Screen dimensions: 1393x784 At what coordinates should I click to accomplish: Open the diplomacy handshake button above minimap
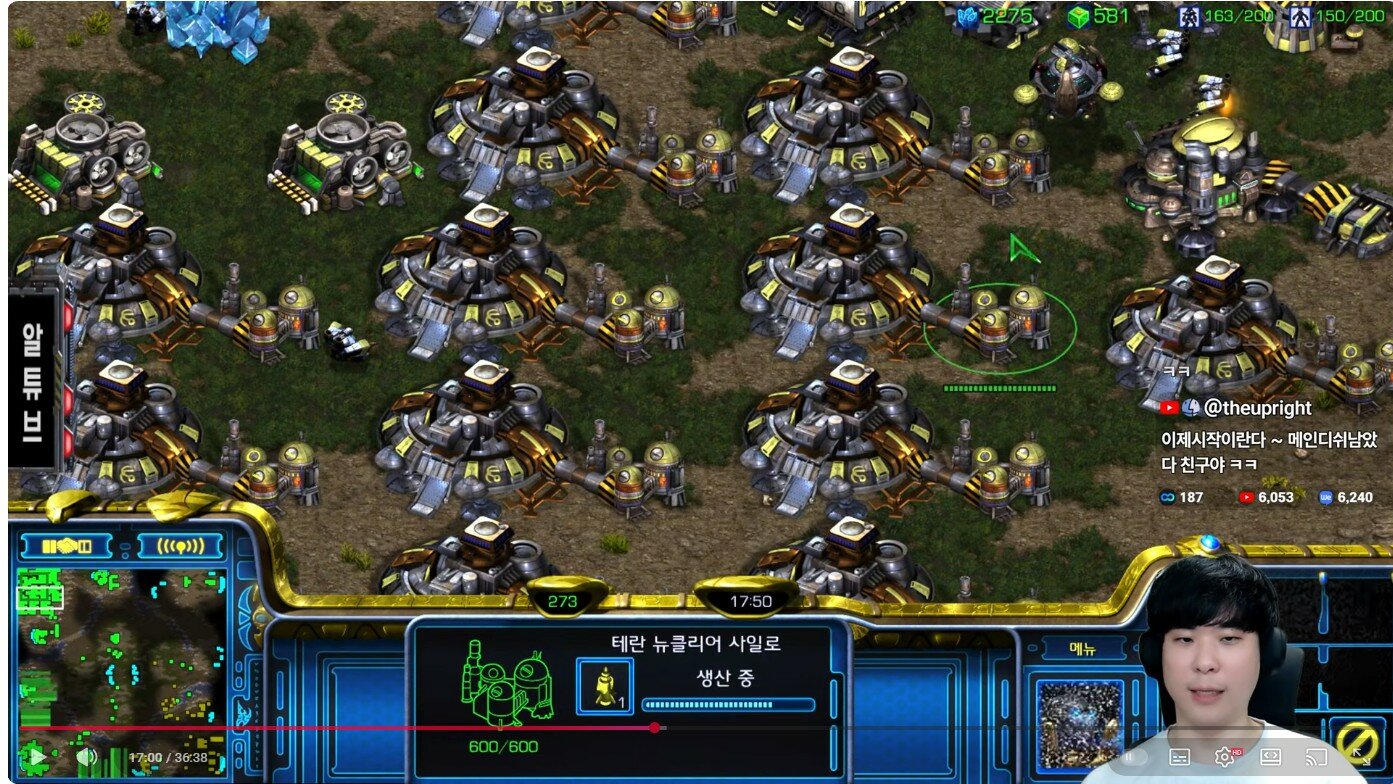[68, 546]
